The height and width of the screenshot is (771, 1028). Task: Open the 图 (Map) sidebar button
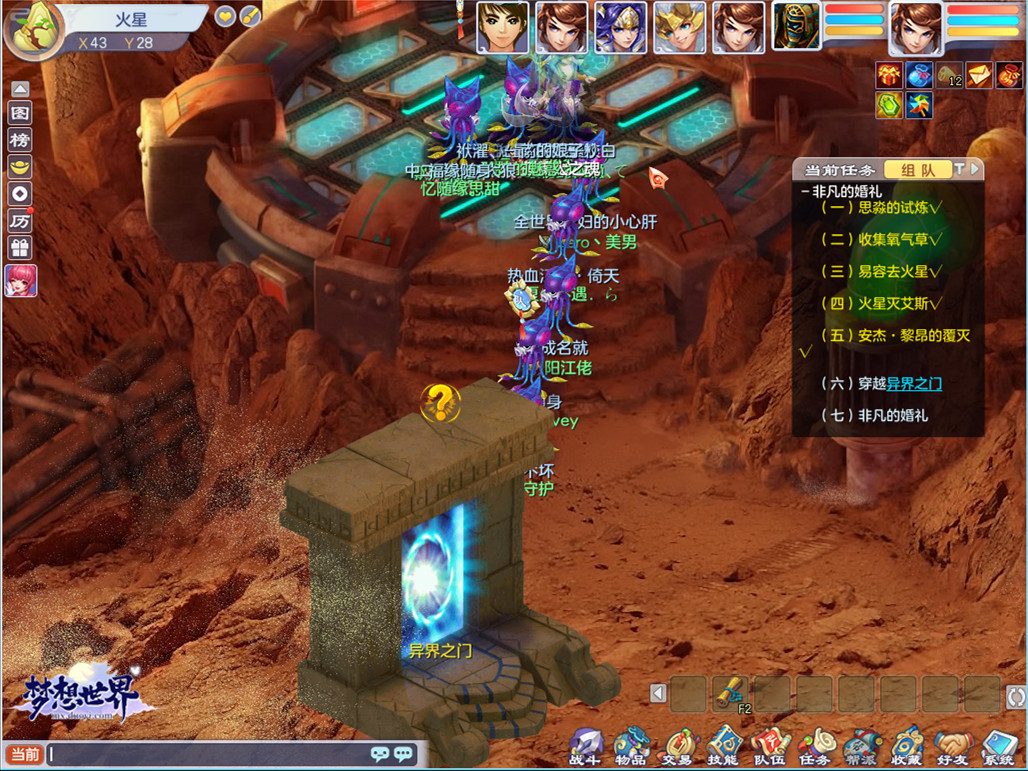(x=20, y=113)
